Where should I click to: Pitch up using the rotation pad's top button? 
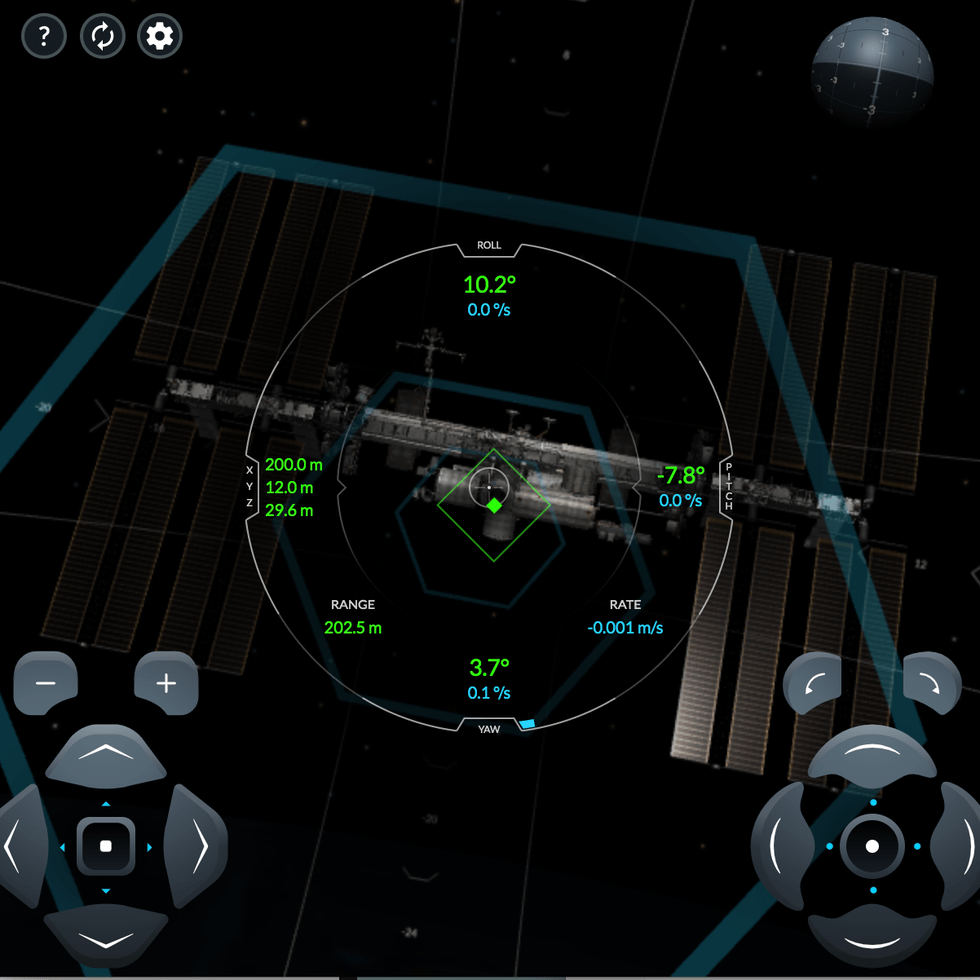pyautogui.click(x=872, y=757)
